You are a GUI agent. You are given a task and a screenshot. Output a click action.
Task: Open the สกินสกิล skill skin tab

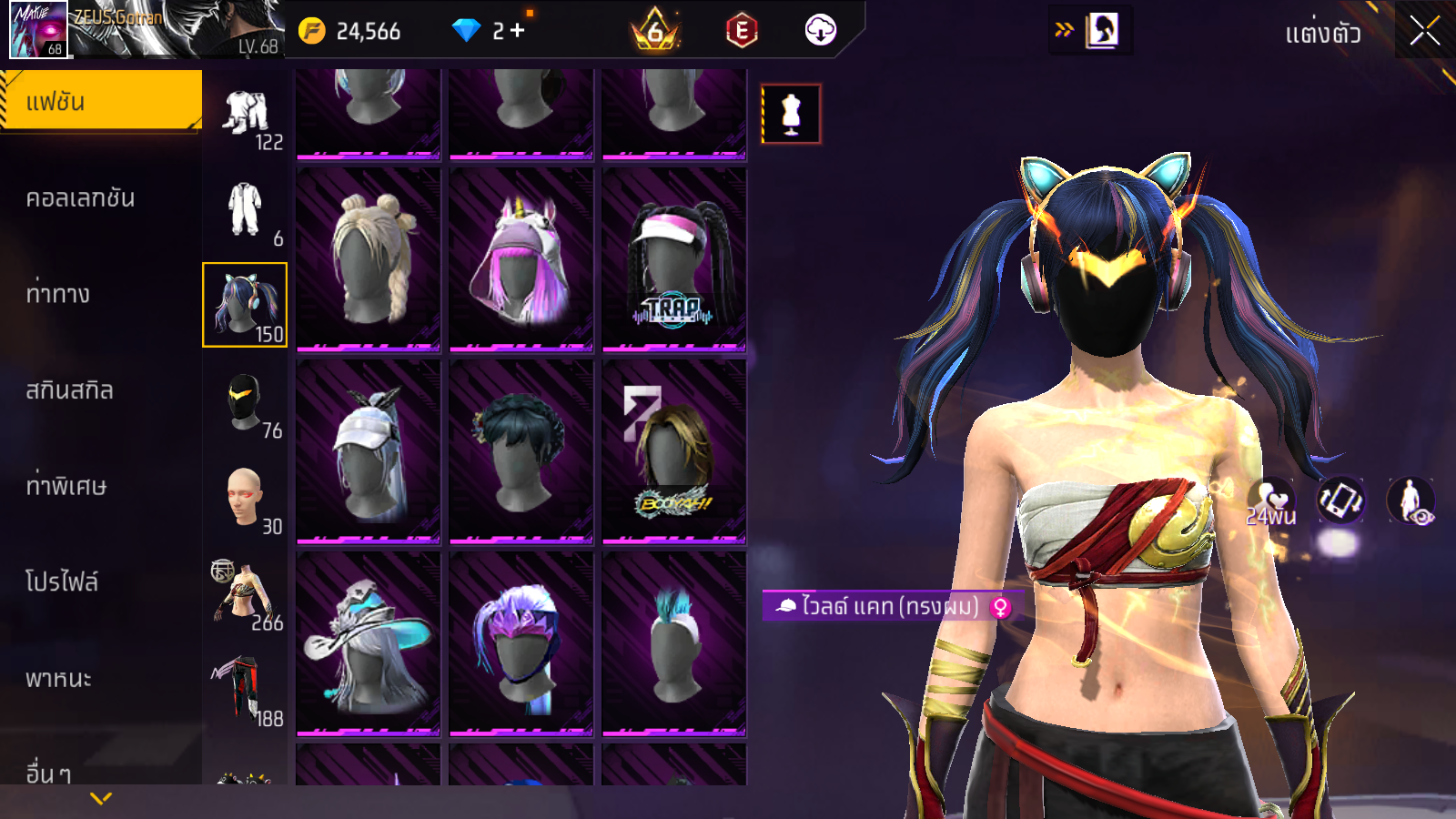[x=69, y=390]
